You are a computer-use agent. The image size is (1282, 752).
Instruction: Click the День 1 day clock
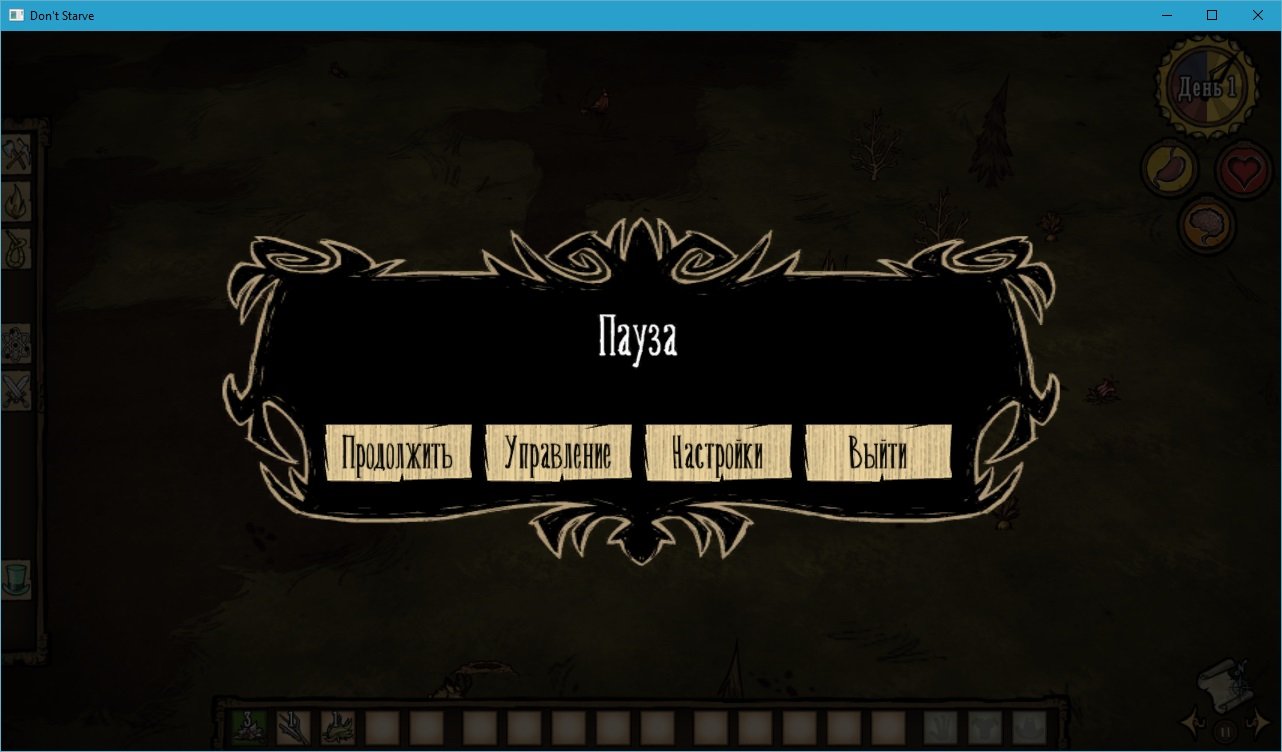pos(1207,86)
